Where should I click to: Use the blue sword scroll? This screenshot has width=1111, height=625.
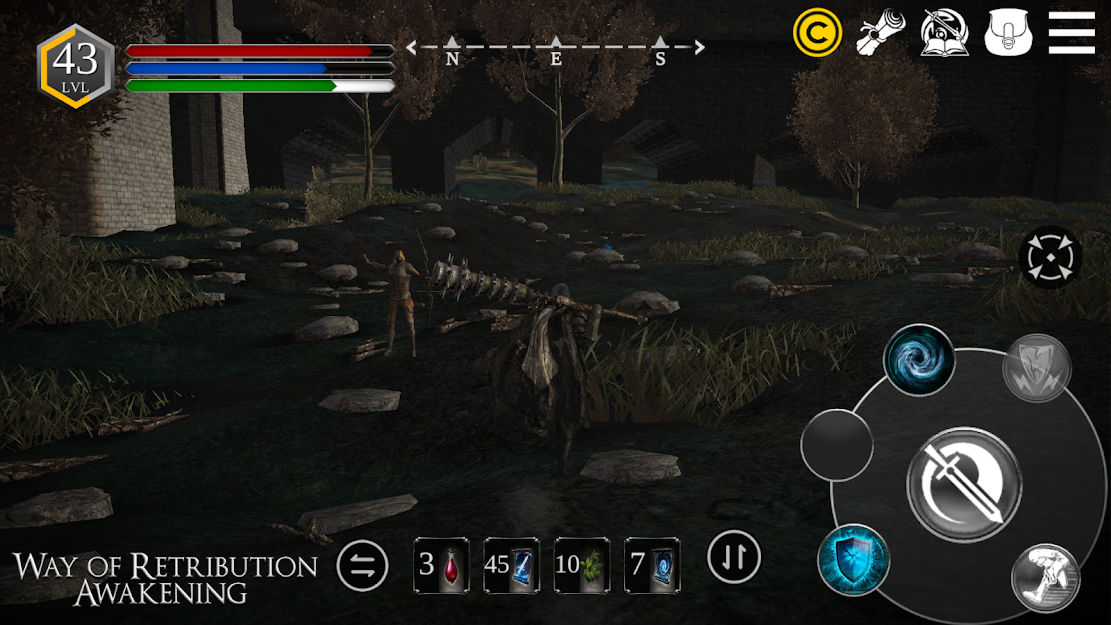[511, 566]
